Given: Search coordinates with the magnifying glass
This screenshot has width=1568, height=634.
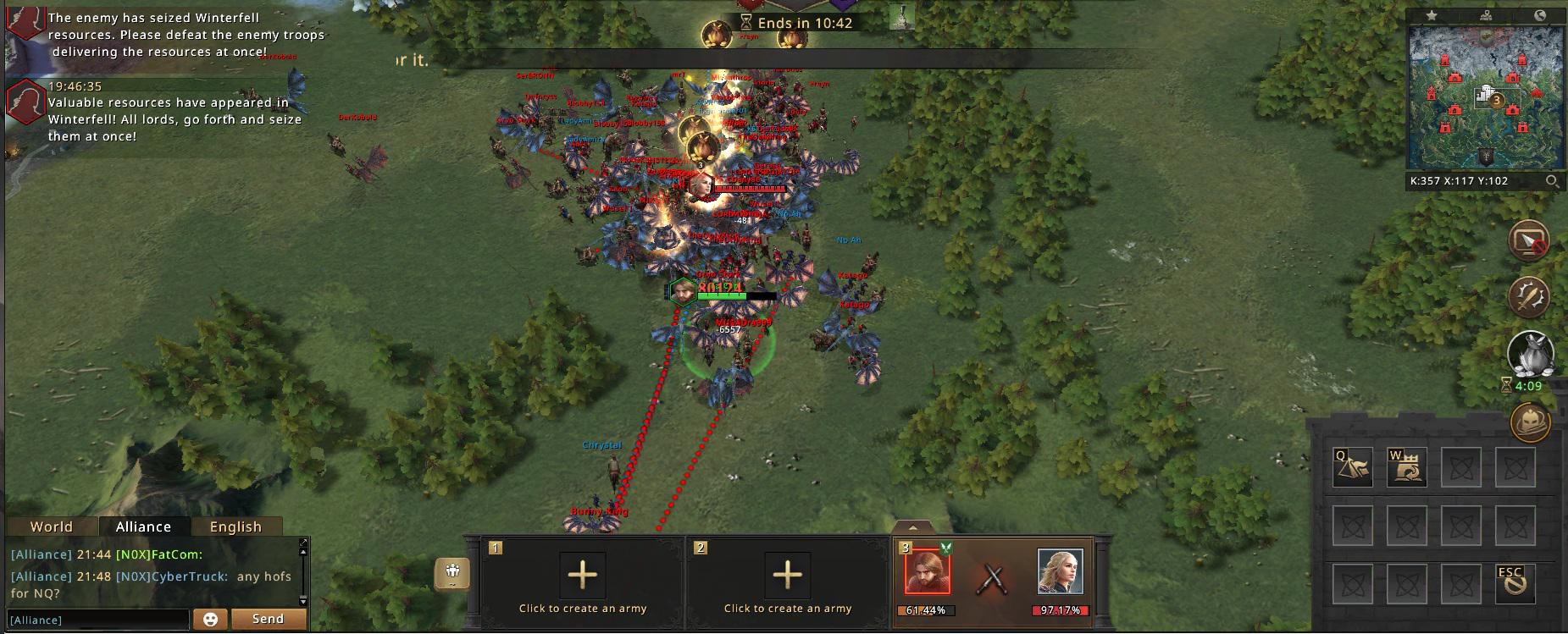Looking at the screenshot, I should [x=1552, y=181].
